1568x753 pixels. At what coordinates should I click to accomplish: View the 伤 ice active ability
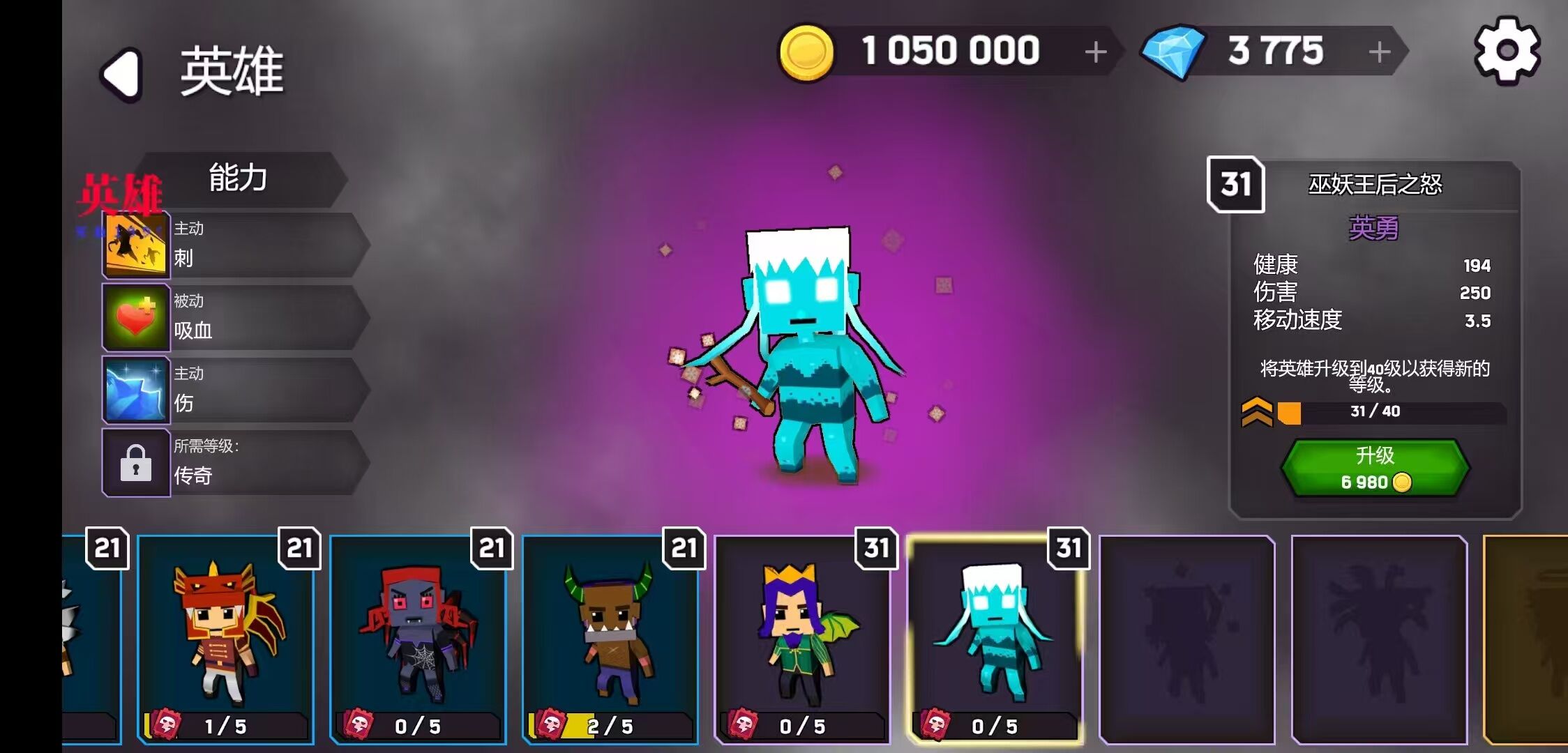coord(234,390)
